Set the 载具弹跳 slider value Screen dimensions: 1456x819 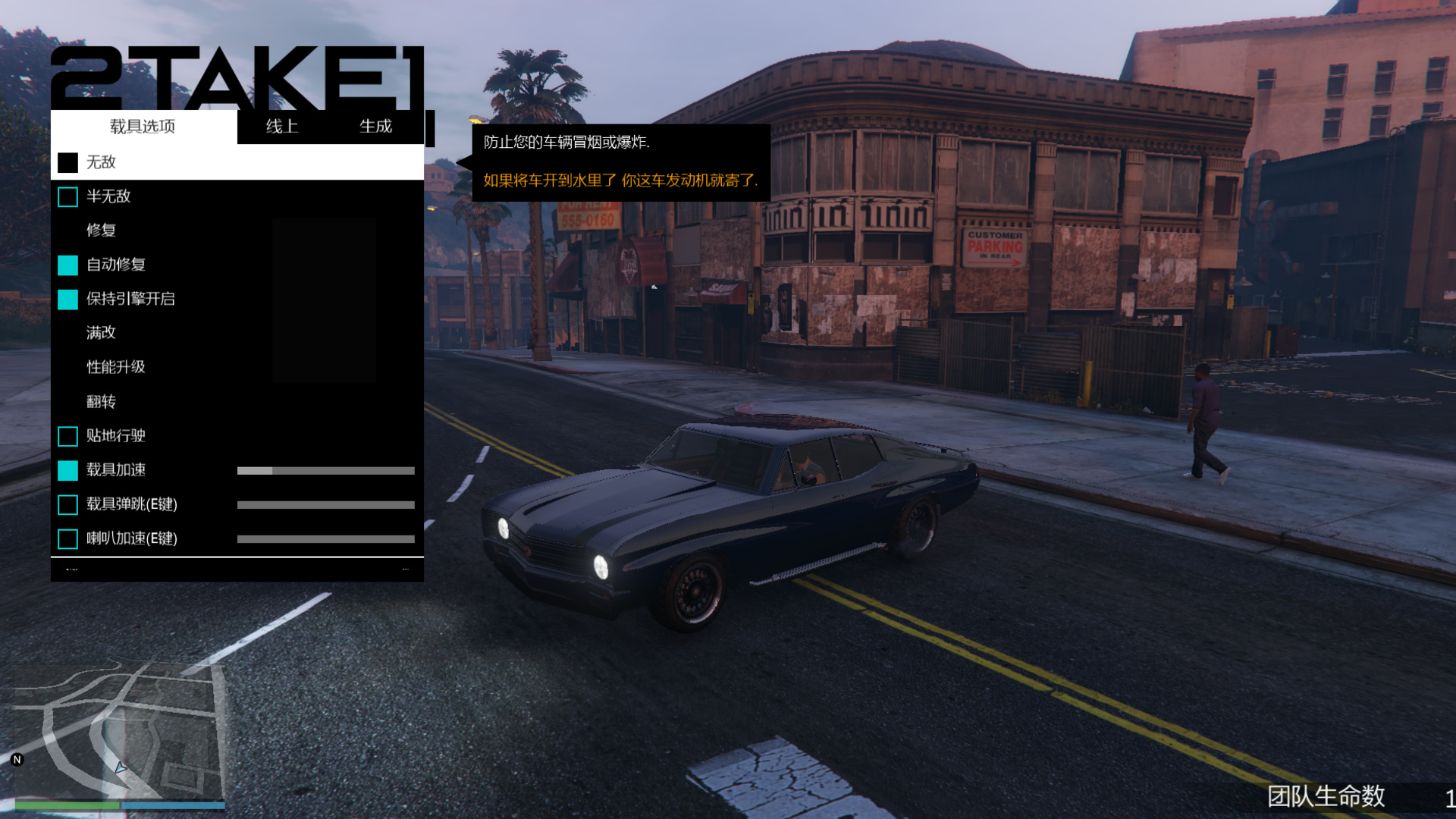coord(325,505)
